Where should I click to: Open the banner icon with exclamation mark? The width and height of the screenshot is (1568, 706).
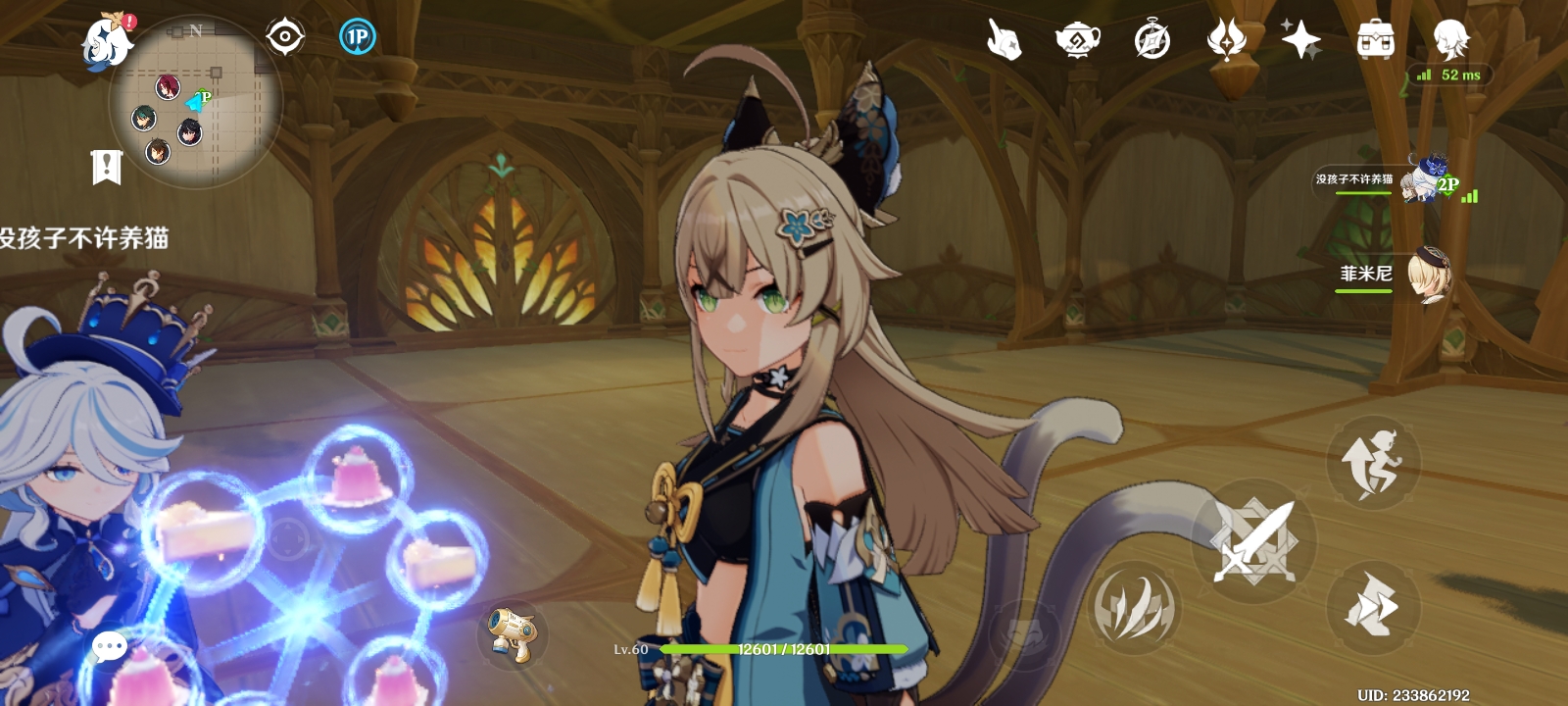[106, 167]
